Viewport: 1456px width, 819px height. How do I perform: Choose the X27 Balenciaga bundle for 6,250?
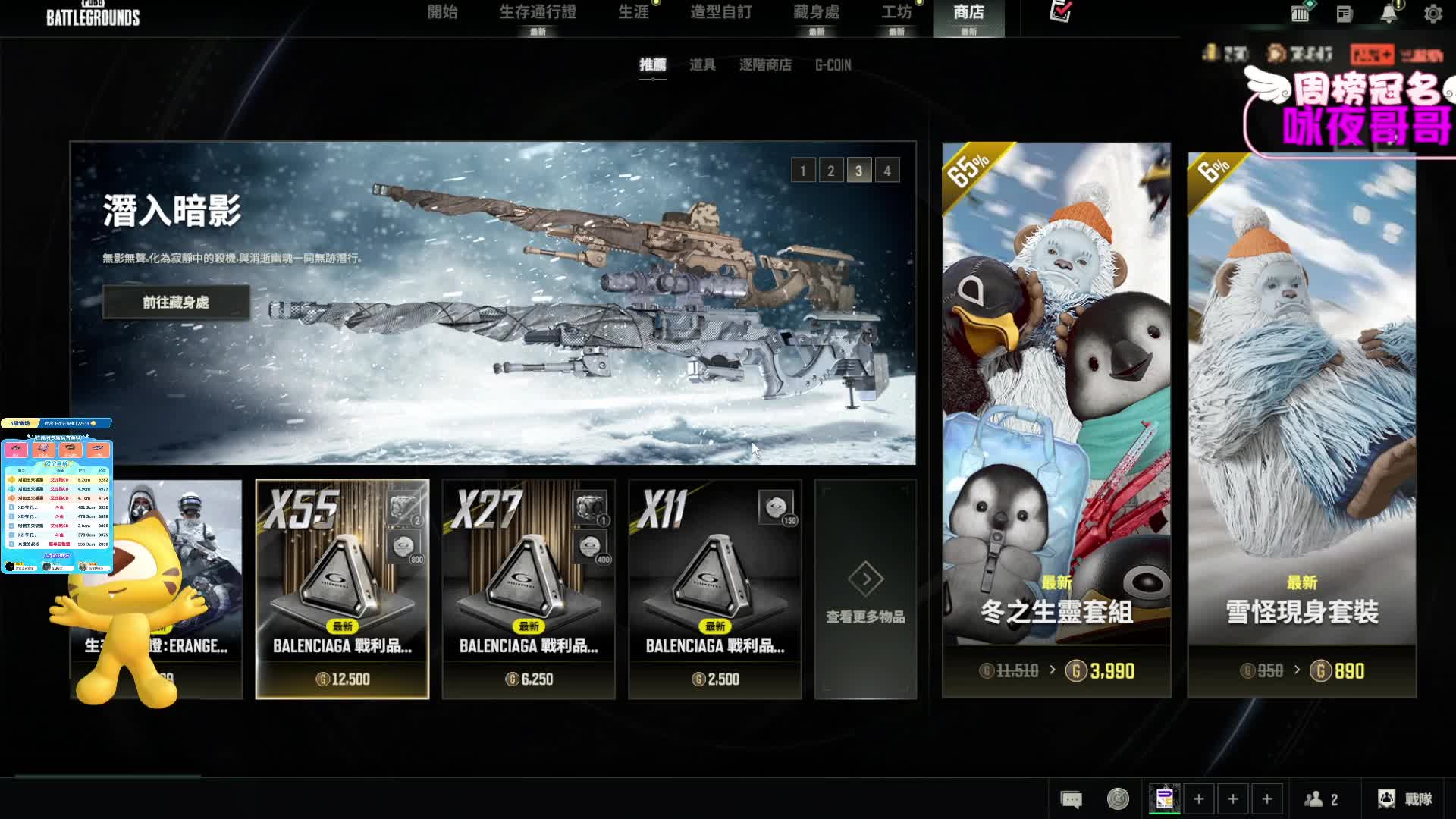(x=529, y=588)
